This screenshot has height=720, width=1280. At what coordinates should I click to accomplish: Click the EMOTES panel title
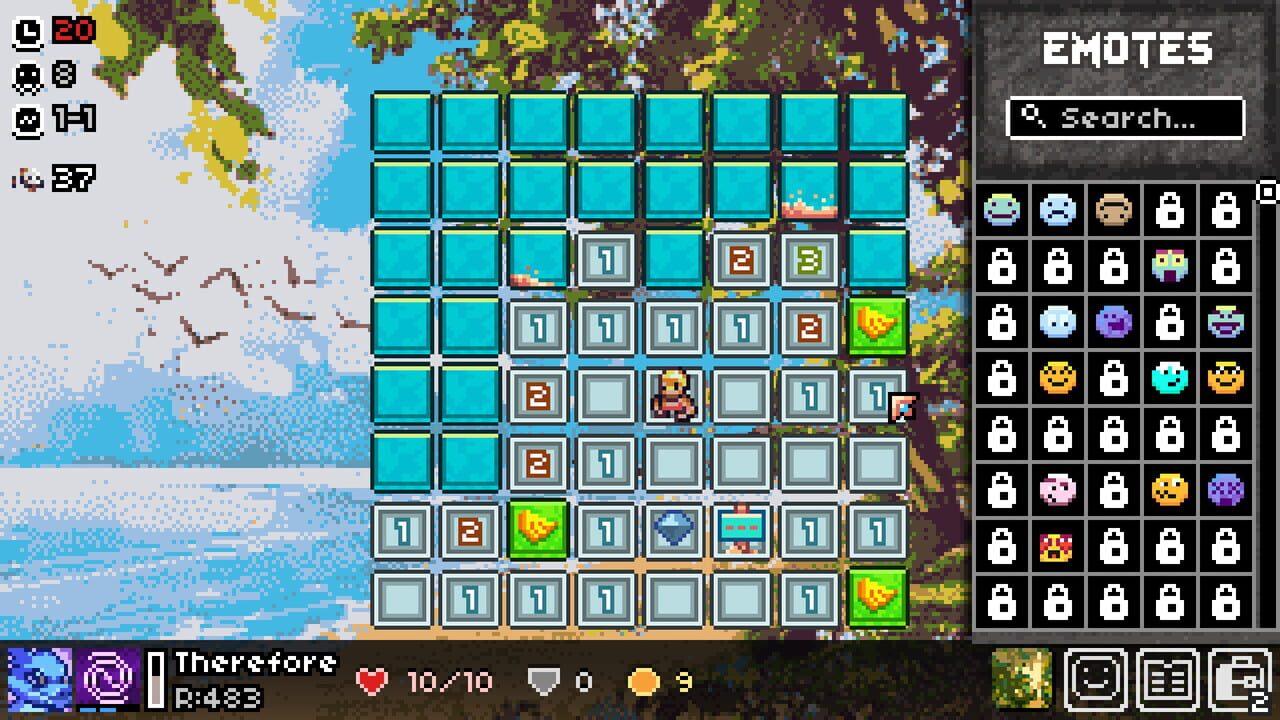tap(1126, 46)
